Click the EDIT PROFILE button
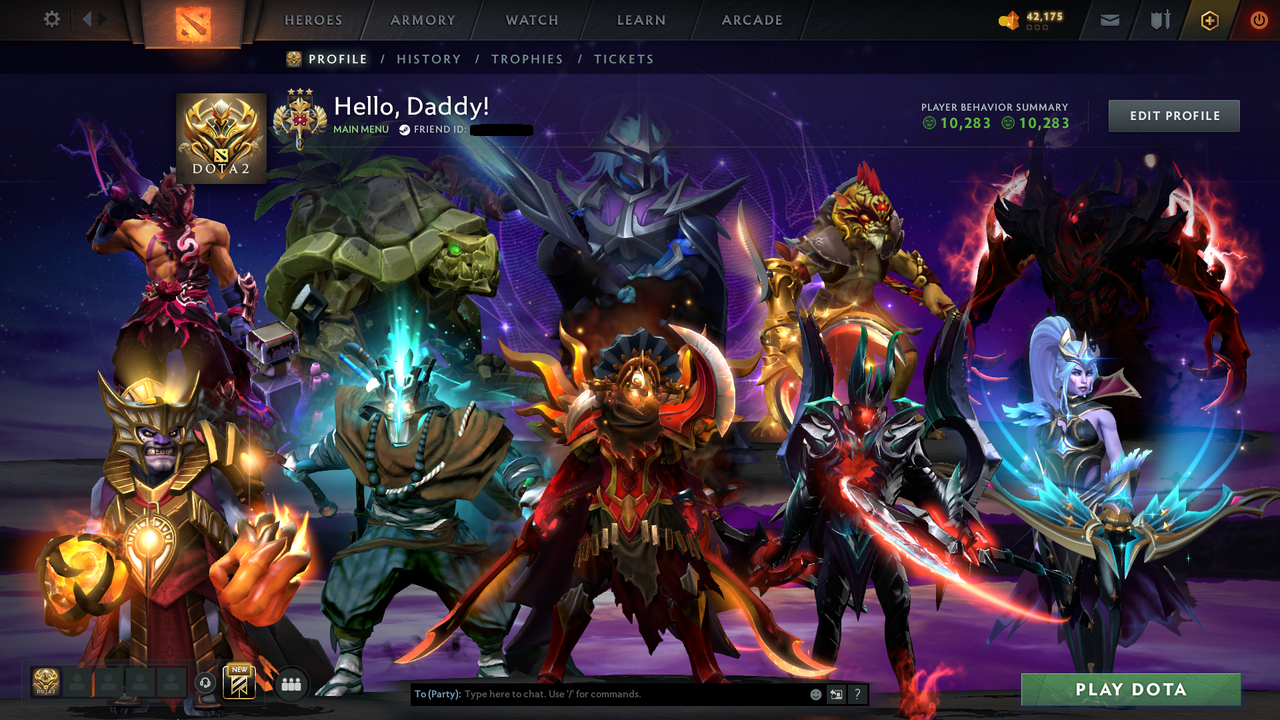Viewport: 1280px width, 720px height. (1173, 115)
